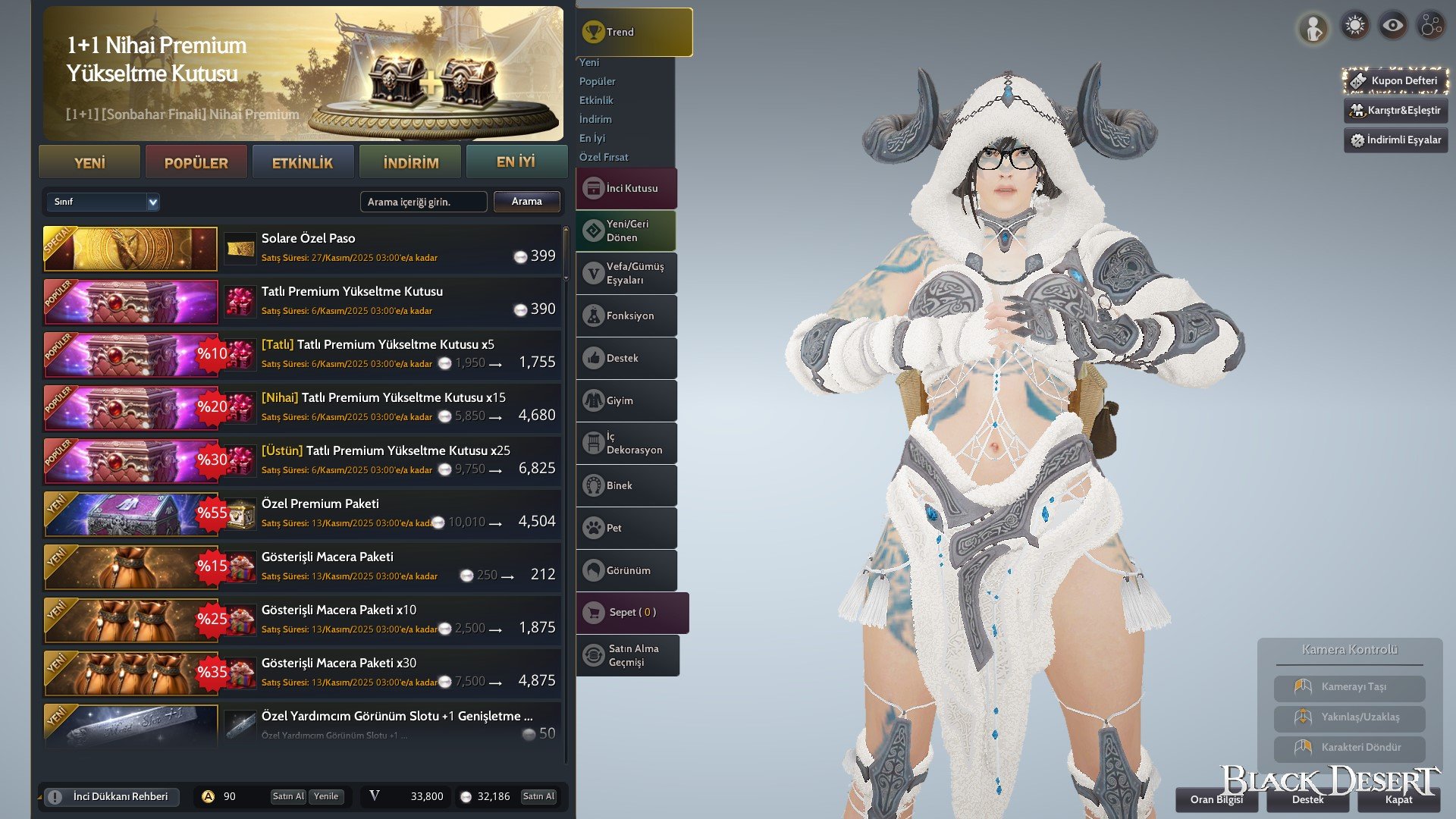Open Satın Alma Geçmişi purchase history

(628, 655)
